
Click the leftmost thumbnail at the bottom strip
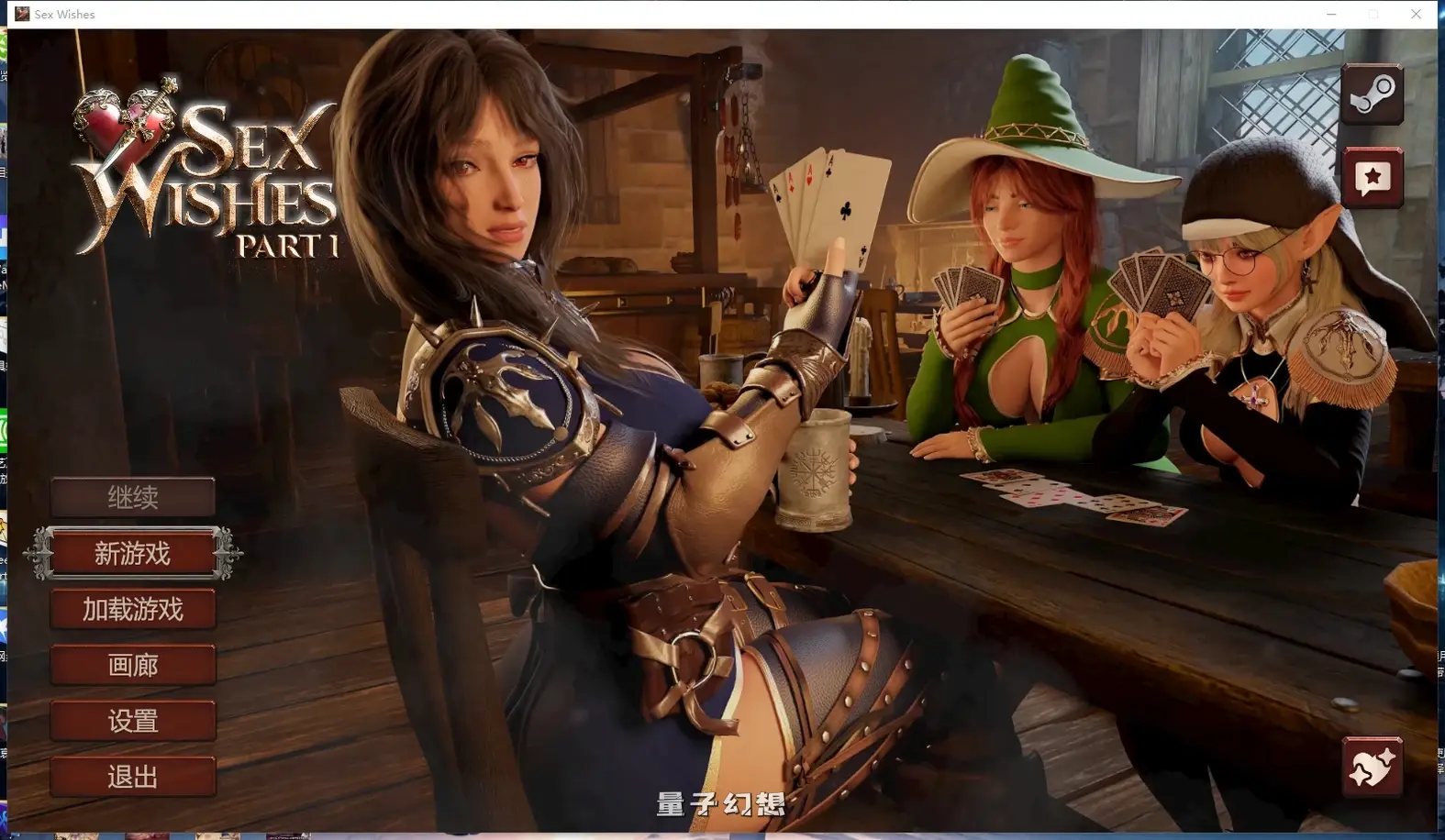point(16,834)
